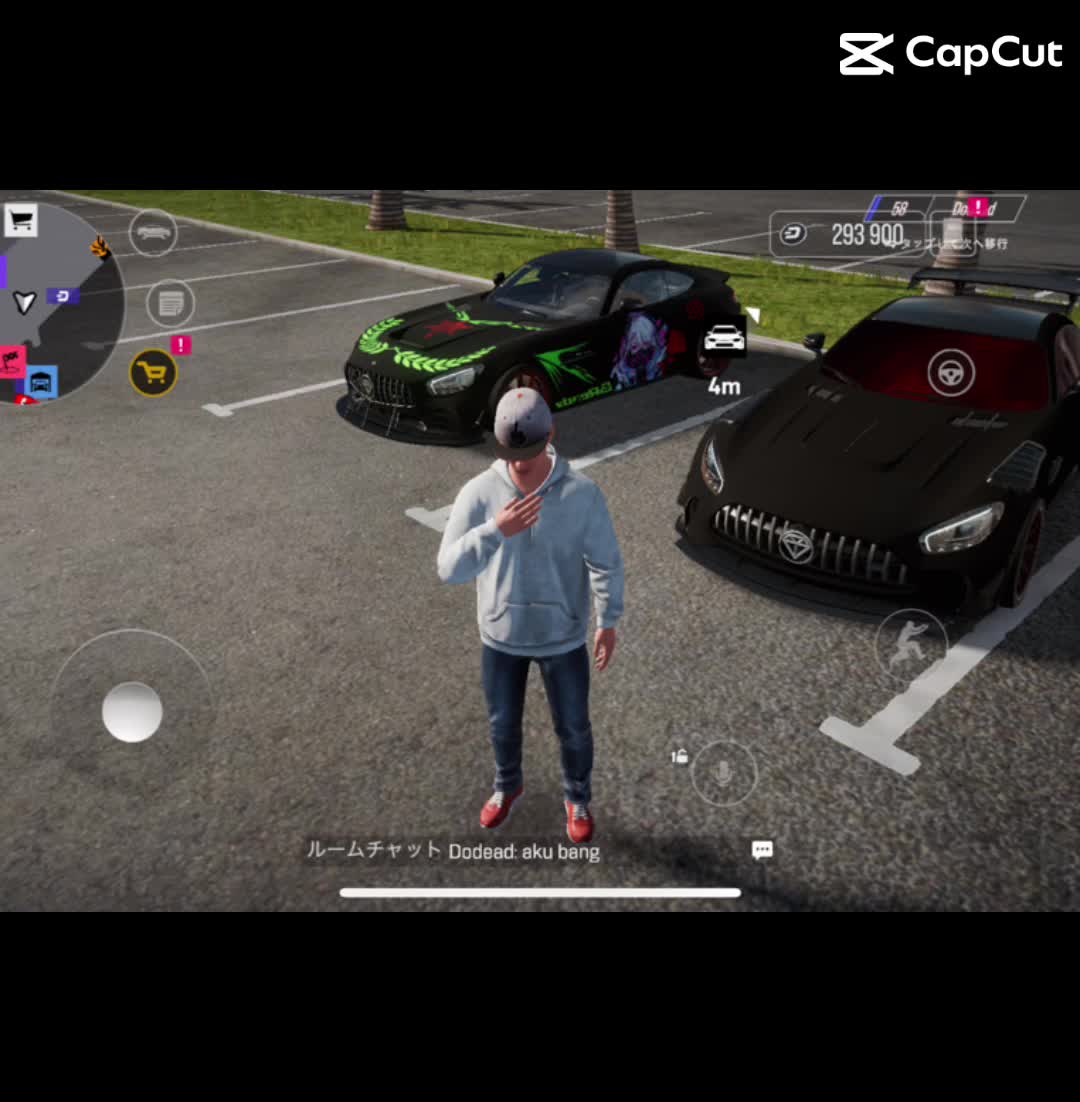Open the notes list button
1080x1102 pixels.
(171, 303)
